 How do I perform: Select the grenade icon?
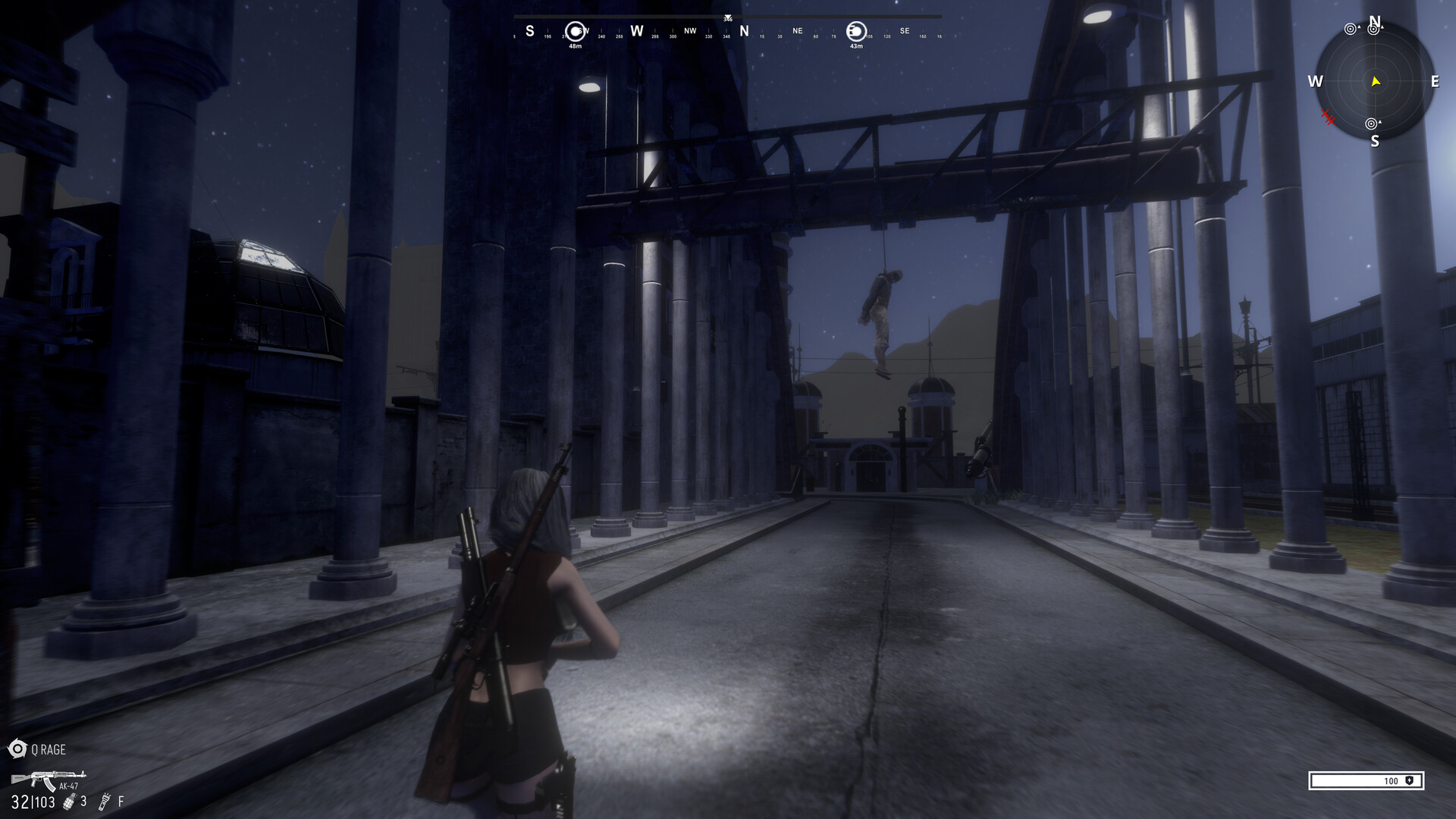click(69, 802)
